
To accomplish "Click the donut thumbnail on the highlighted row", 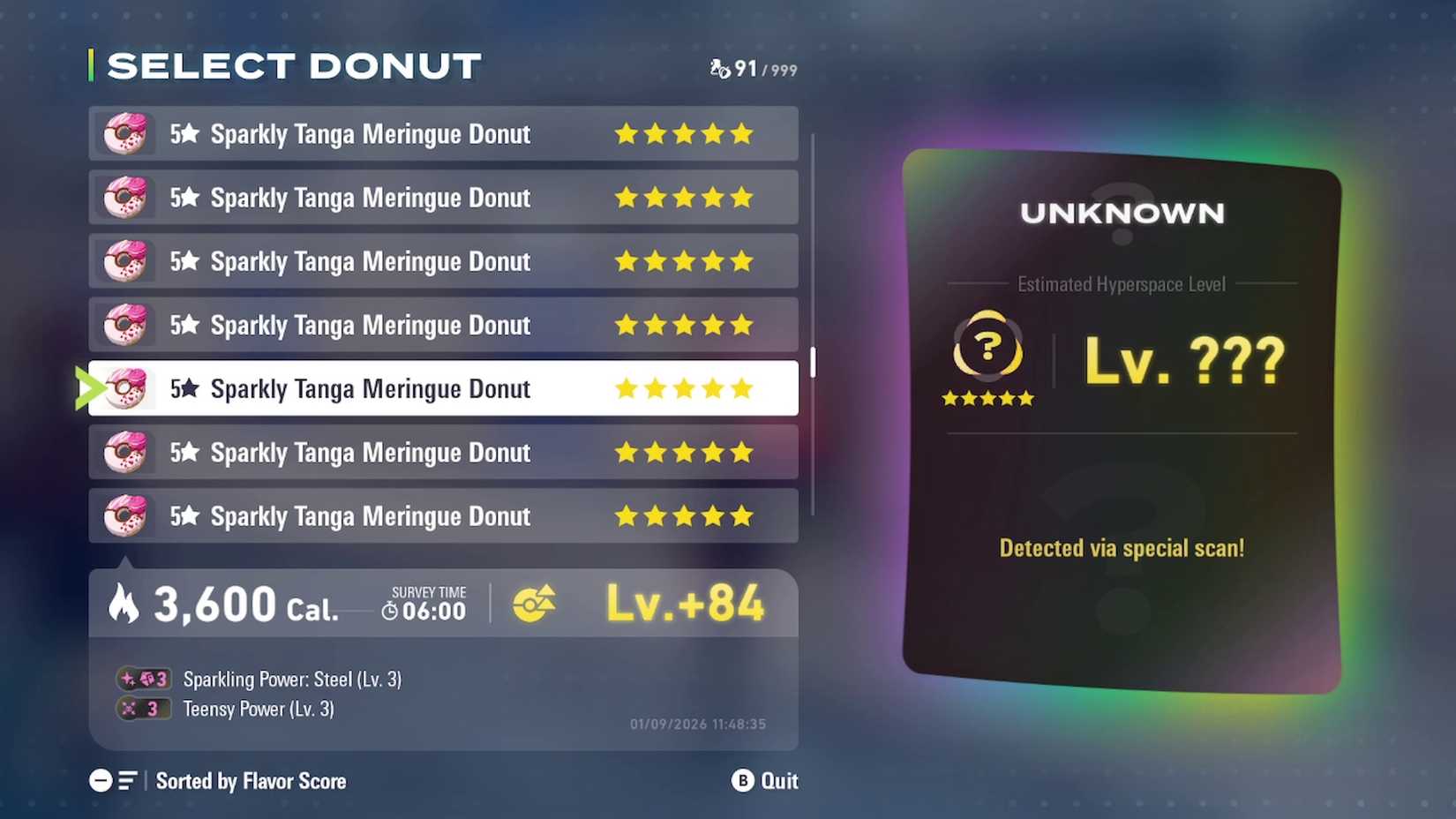I will coord(126,388).
